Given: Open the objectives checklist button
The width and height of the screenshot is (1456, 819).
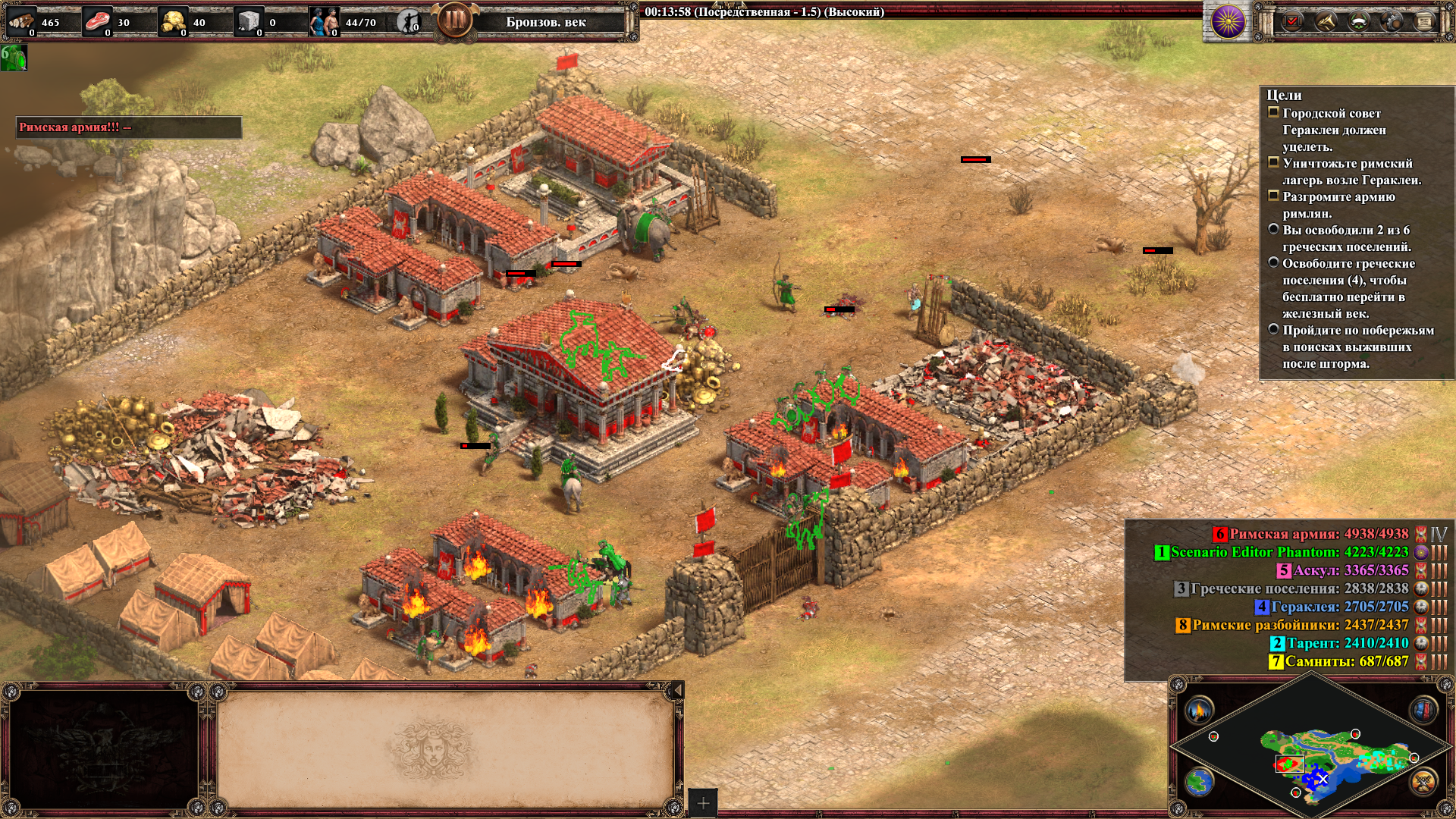Looking at the screenshot, I should coord(1291,21).
